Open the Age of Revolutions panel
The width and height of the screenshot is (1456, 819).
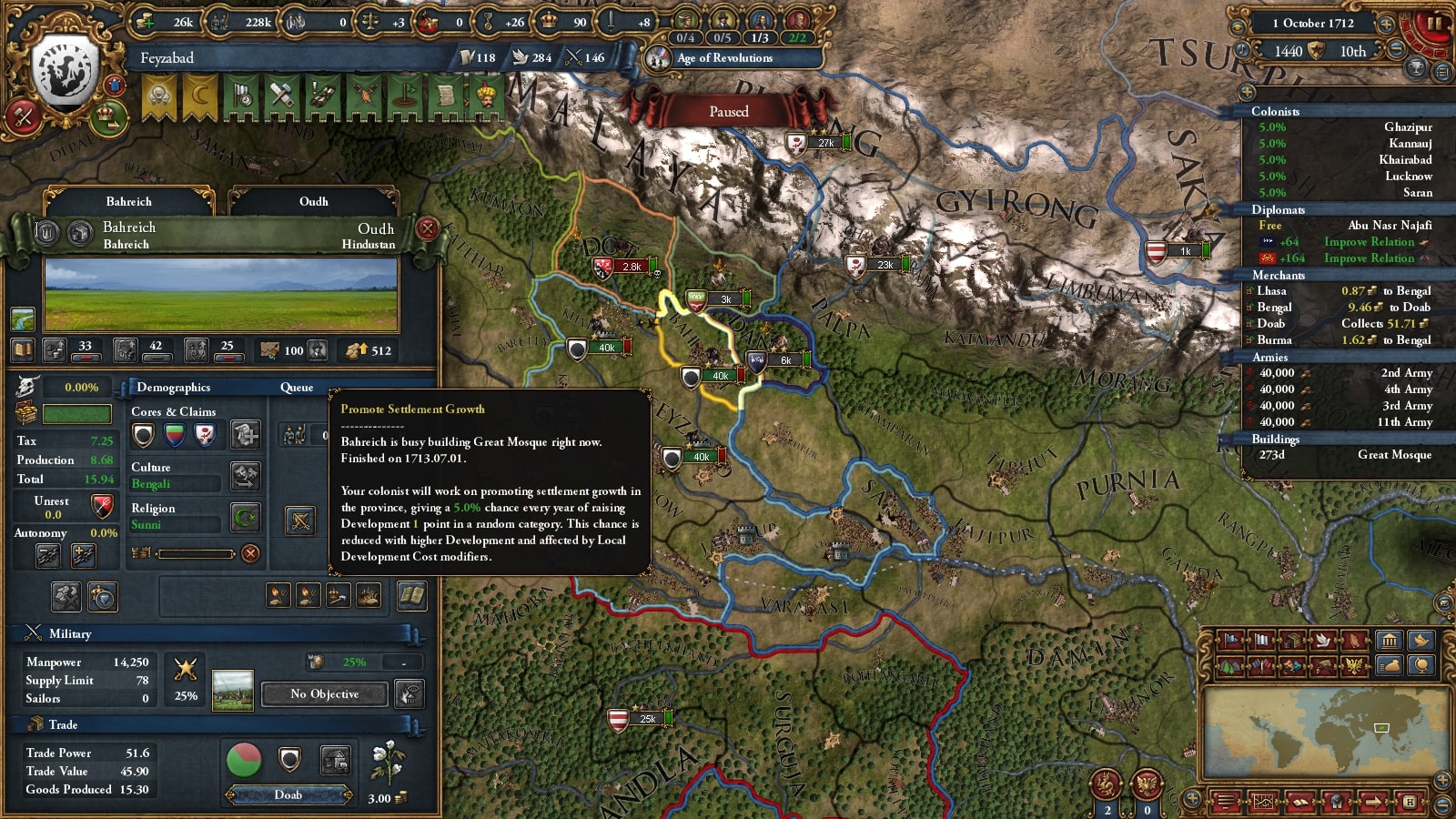tap(724, 58)
